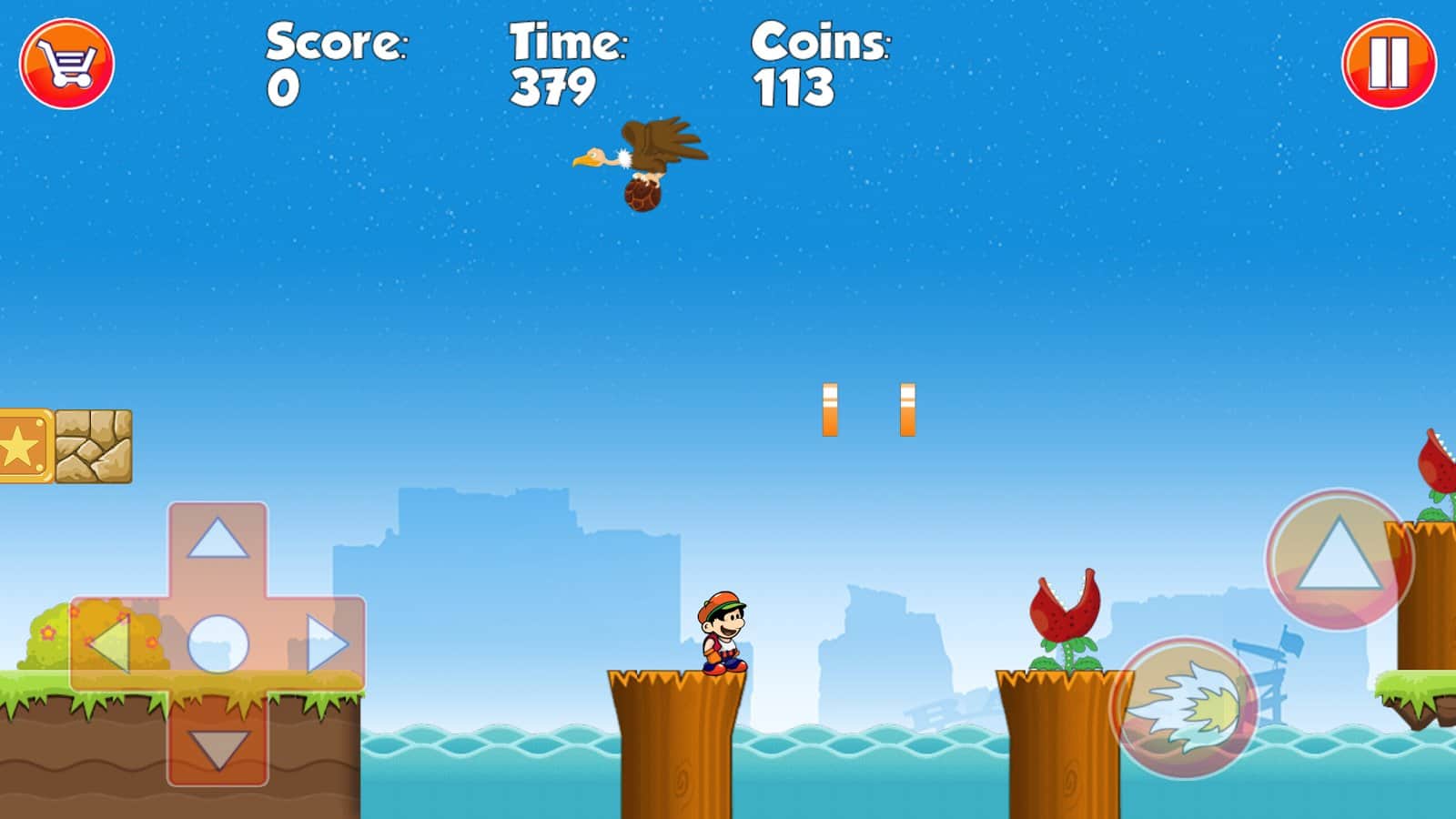Tap the left floating orange collectible
Viewport: 1456px width, 819px height.
(x=829, y=409)
